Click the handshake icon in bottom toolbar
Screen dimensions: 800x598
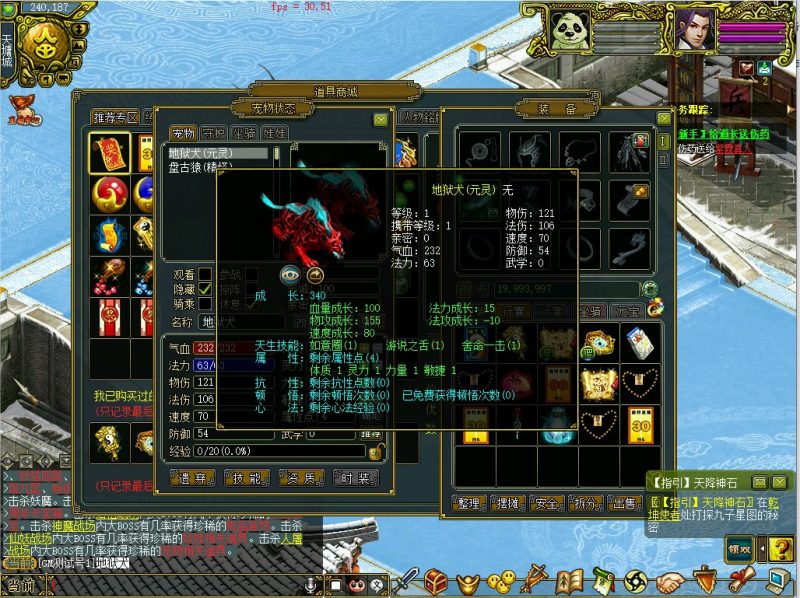tap(672, 580)
